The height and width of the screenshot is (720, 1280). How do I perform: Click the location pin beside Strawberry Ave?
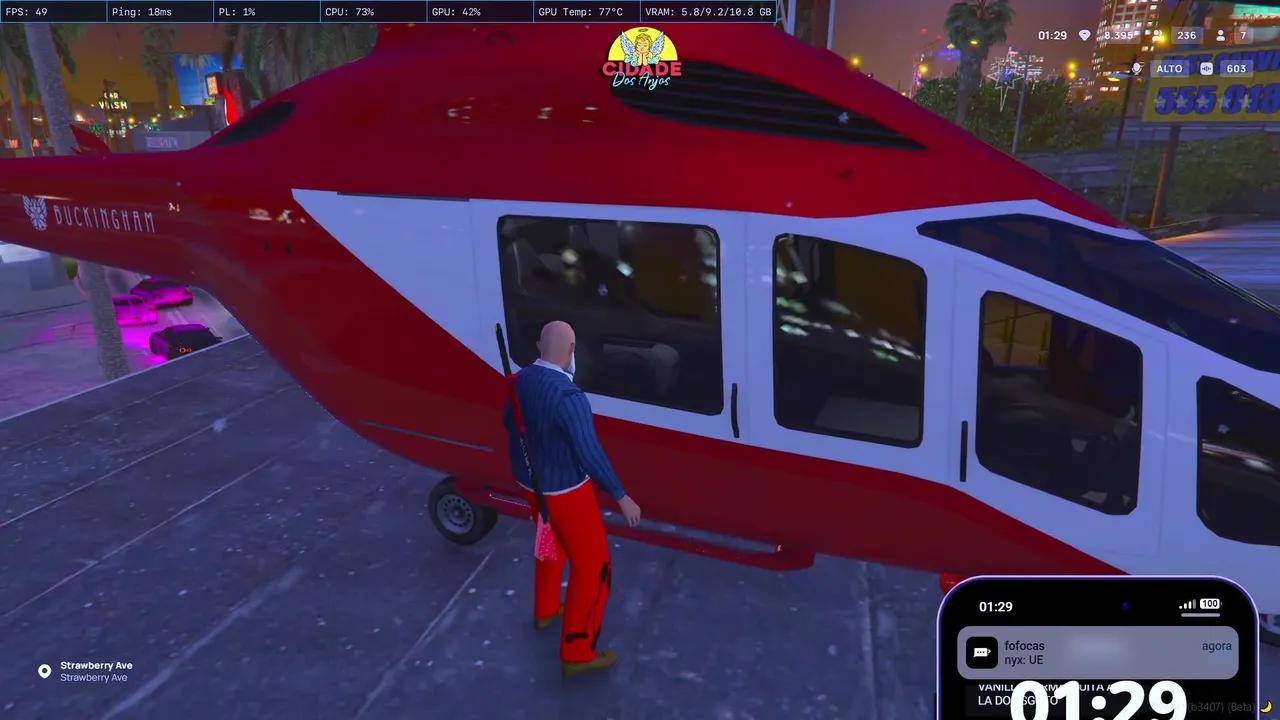[44, 671]
